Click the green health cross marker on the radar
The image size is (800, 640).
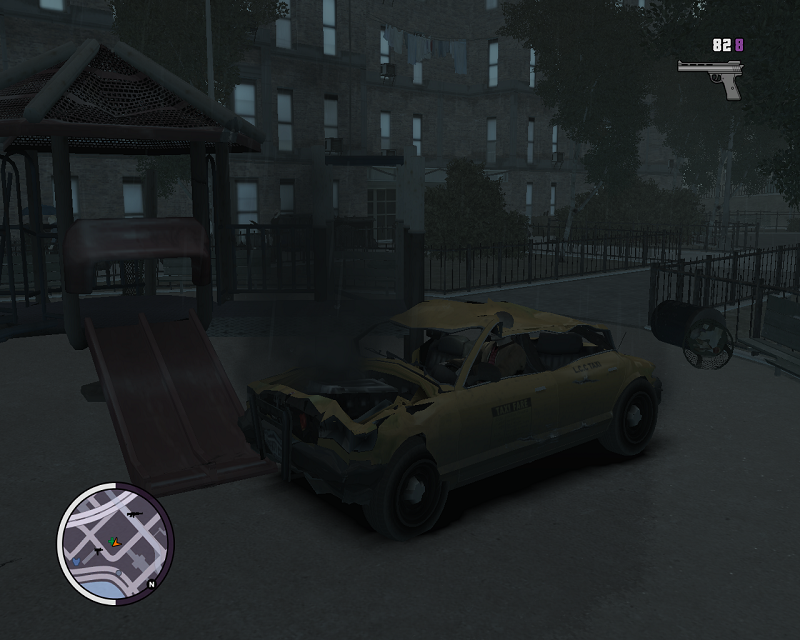(x=112, y=541)
